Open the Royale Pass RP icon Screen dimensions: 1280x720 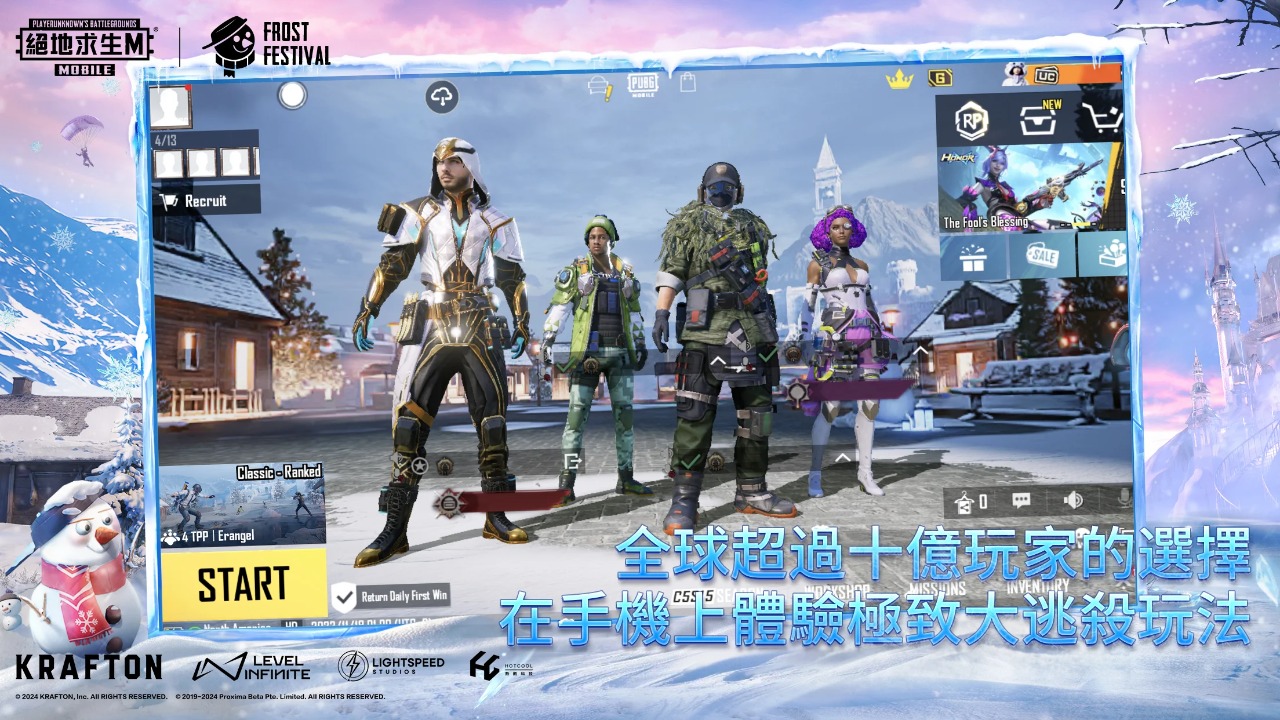971,121
